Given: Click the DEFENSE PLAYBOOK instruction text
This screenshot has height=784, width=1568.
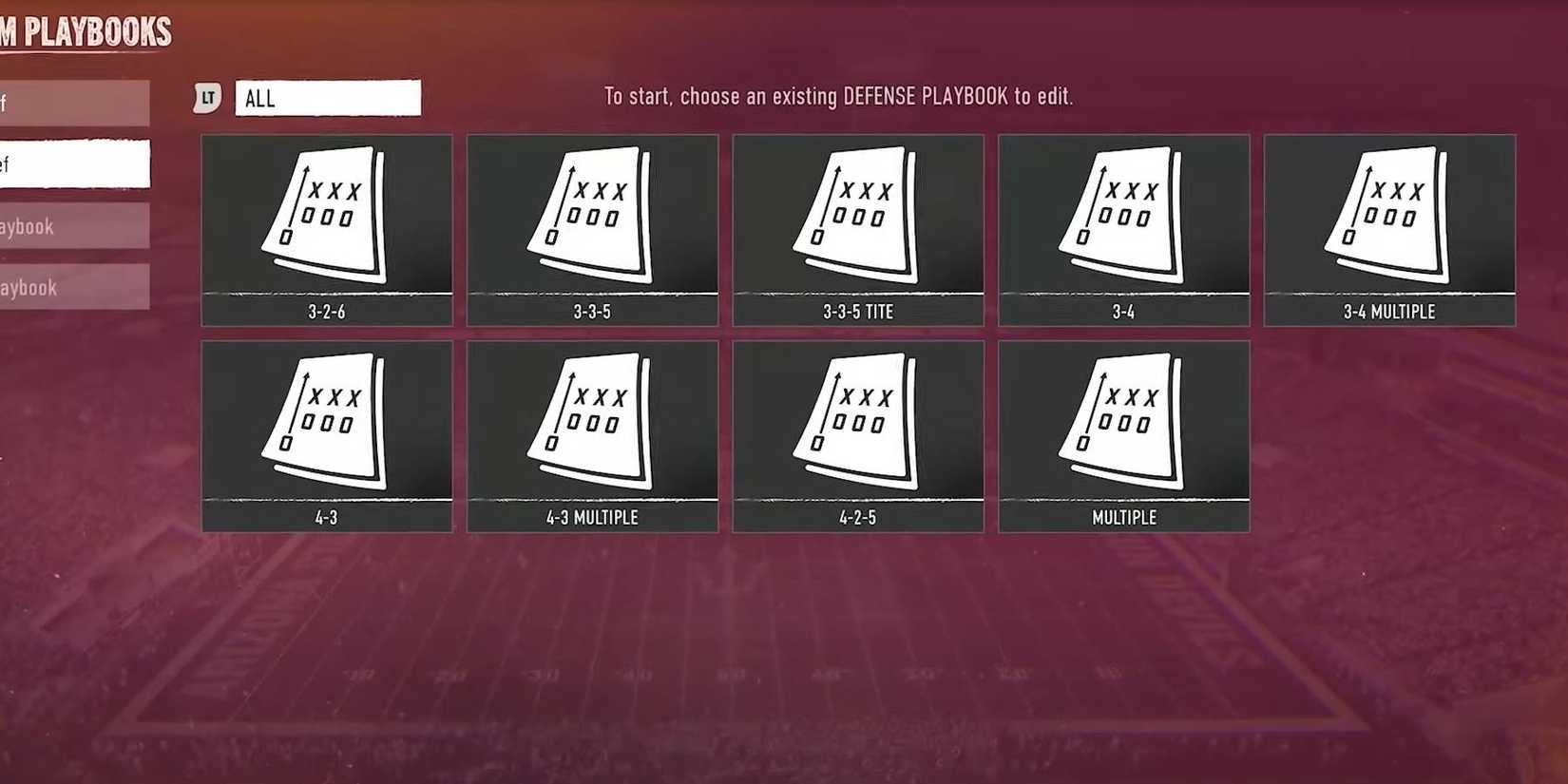Looking at the screenshot, I should (837, 96).
